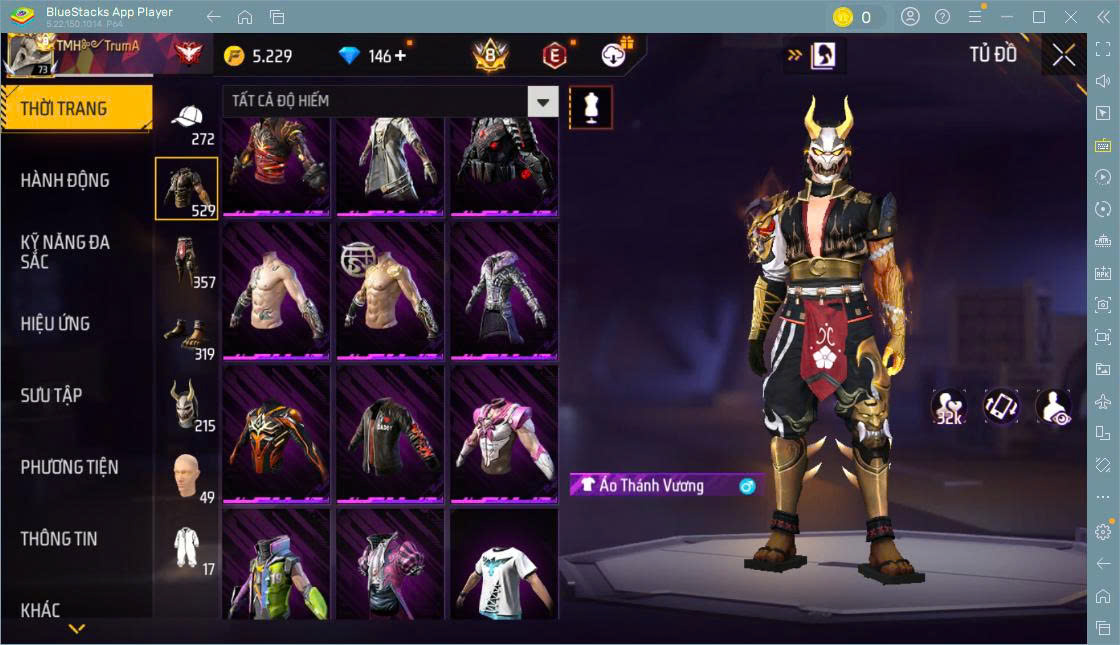Viewport: 1120px width, 645px height.
Task: Open the mask category showing 215
Action: [187, 405]
